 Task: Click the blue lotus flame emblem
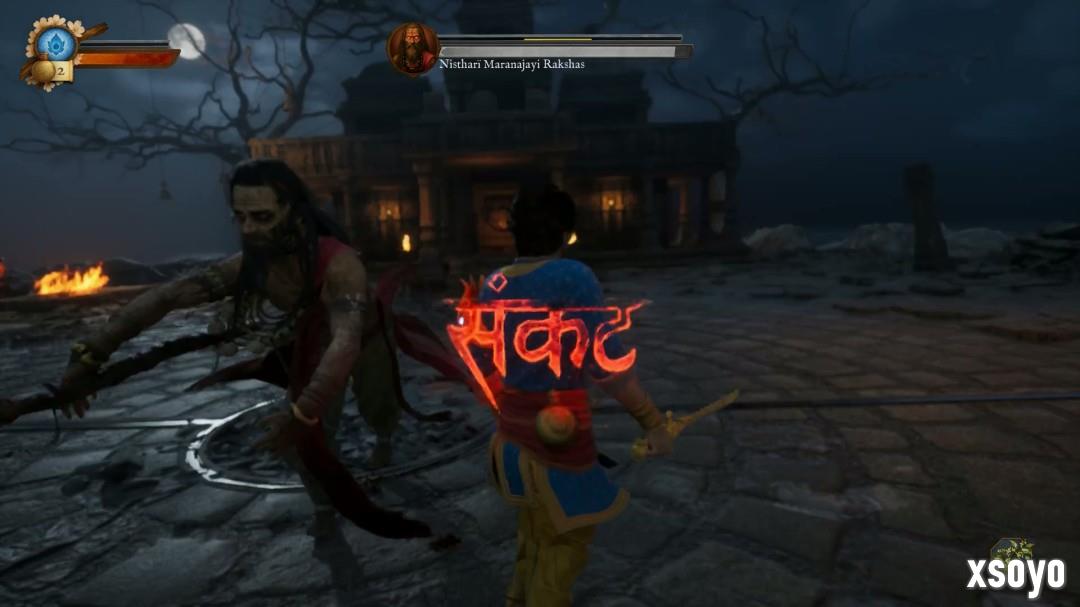(57, 44)
